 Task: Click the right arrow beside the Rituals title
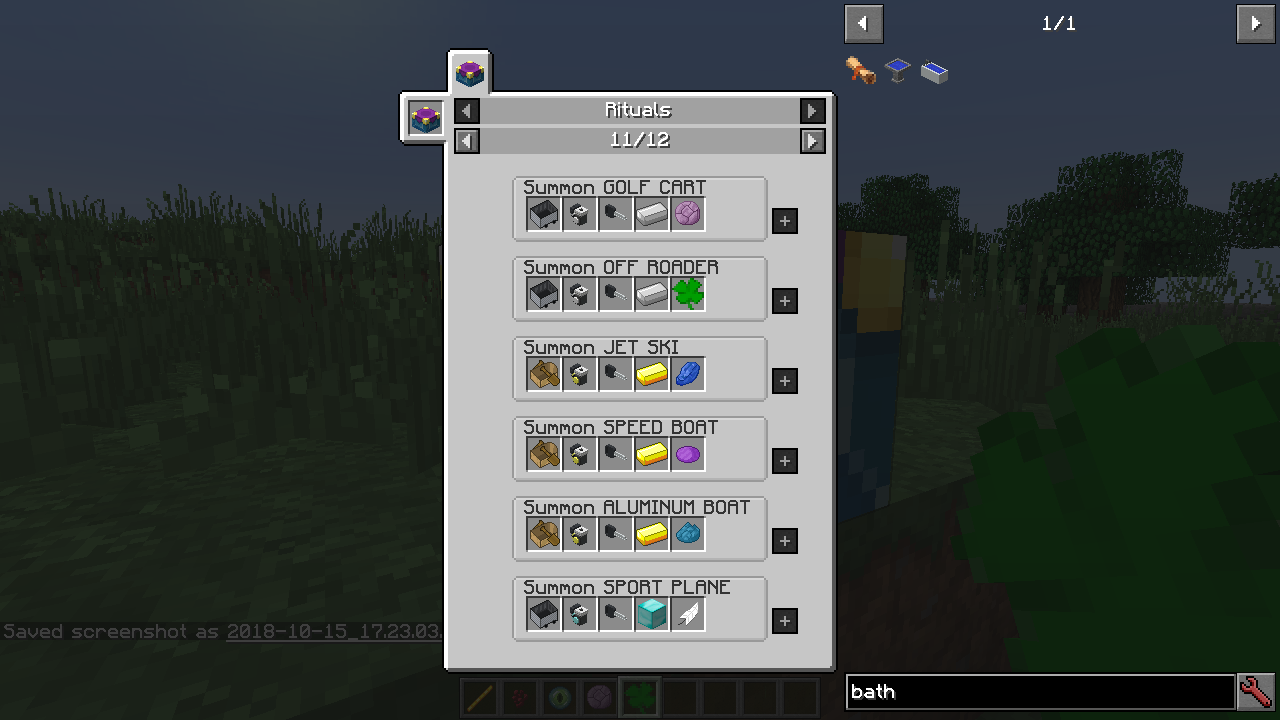812,110
